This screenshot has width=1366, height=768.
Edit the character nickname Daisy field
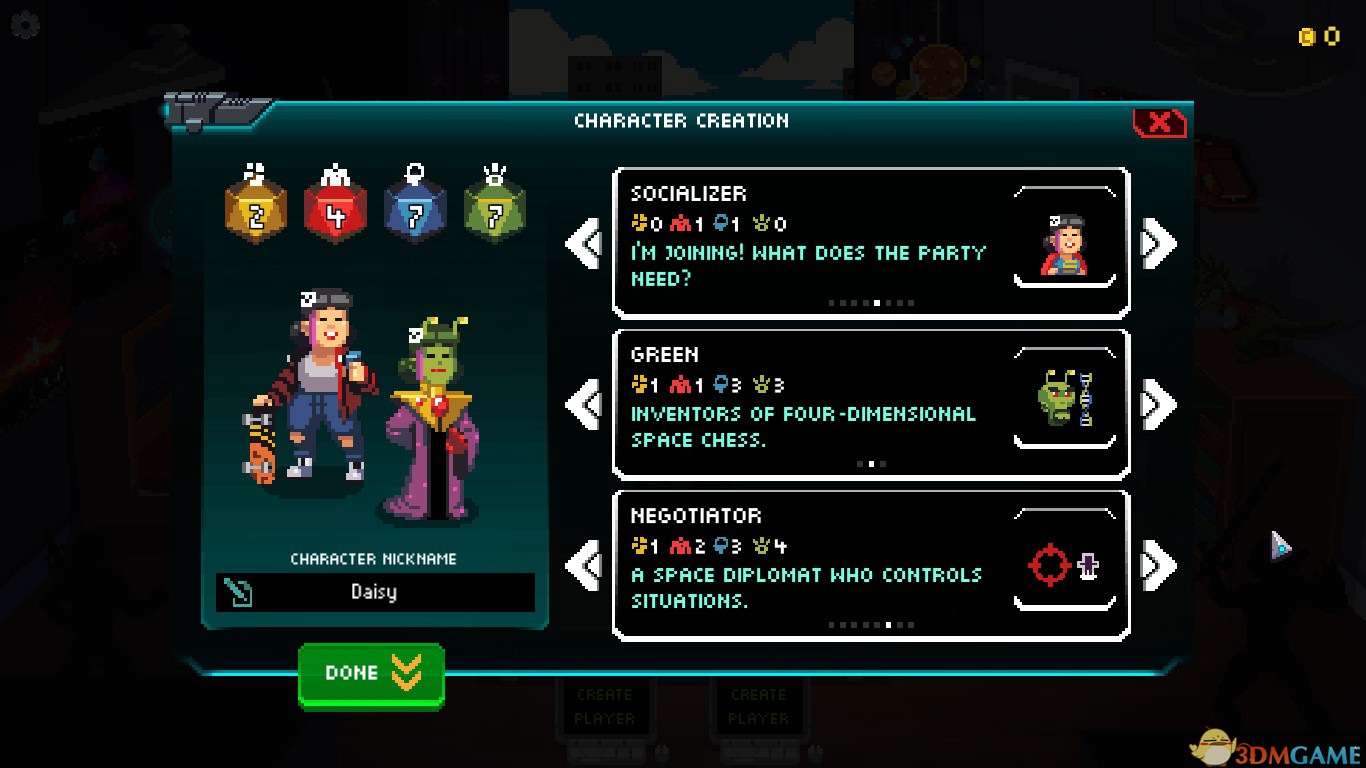click(375, 592)
